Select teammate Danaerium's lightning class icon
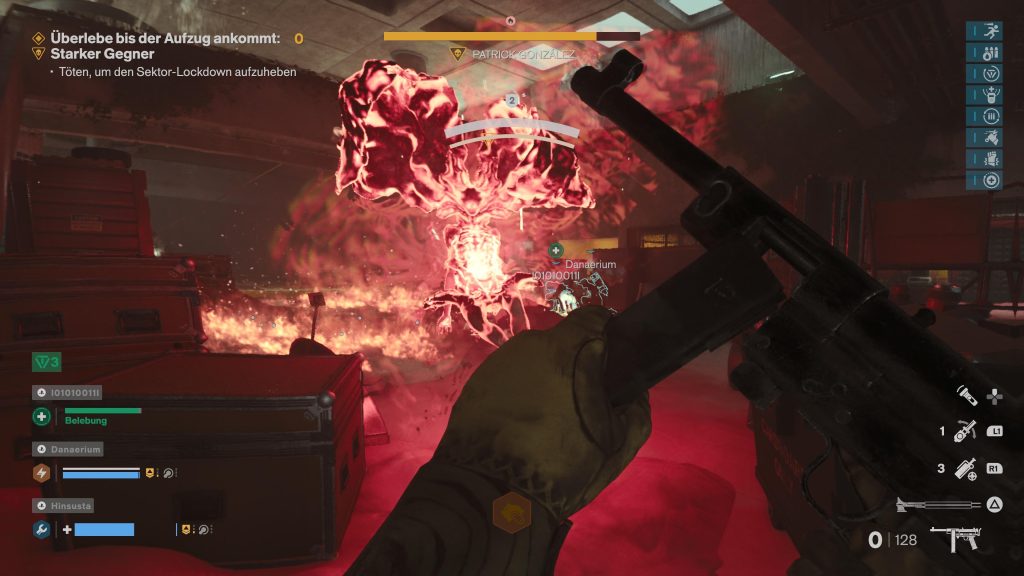1024x576 pixels. (42, 473)
